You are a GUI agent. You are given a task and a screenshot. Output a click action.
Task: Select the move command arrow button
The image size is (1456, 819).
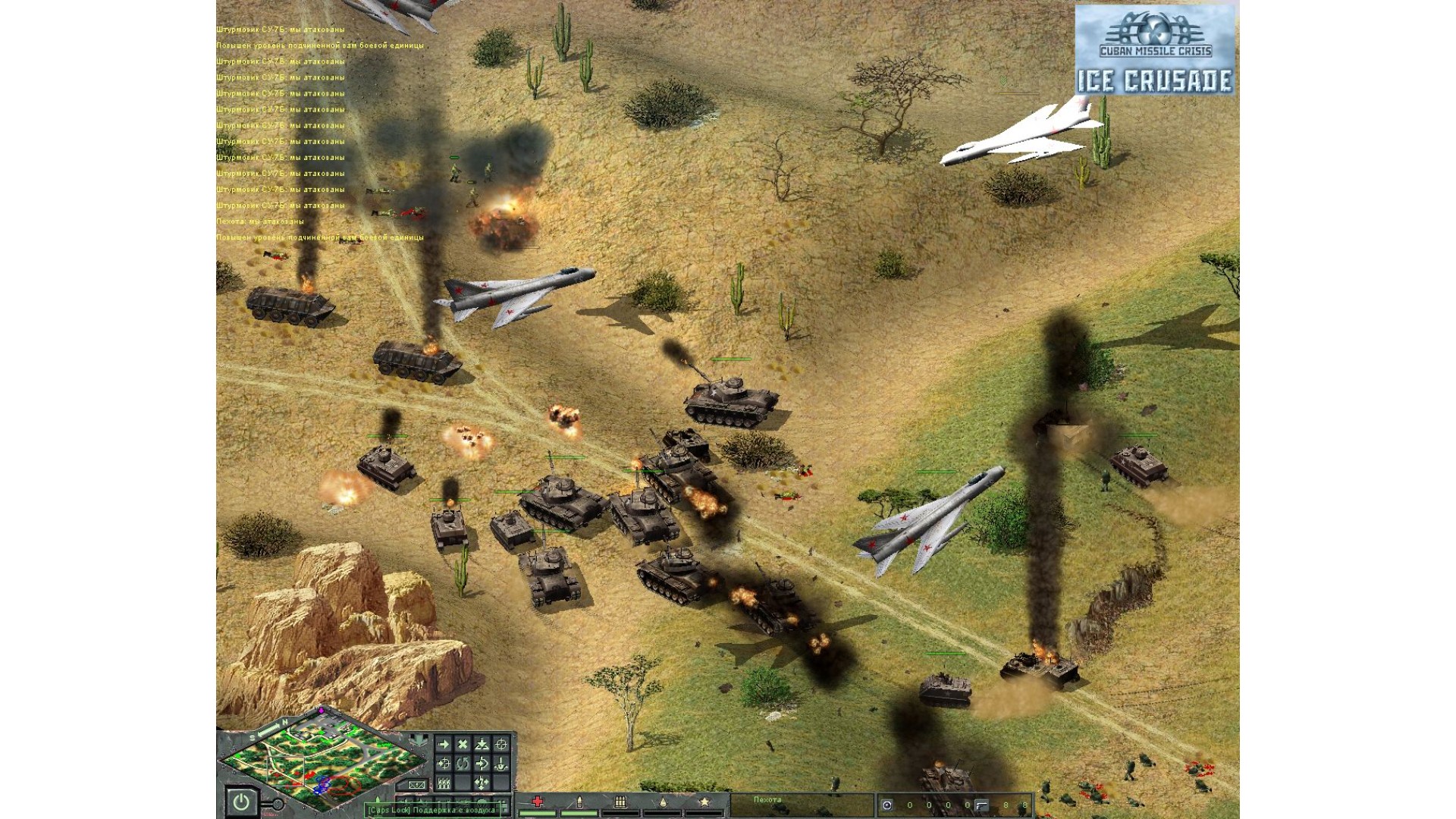[444, 744]
